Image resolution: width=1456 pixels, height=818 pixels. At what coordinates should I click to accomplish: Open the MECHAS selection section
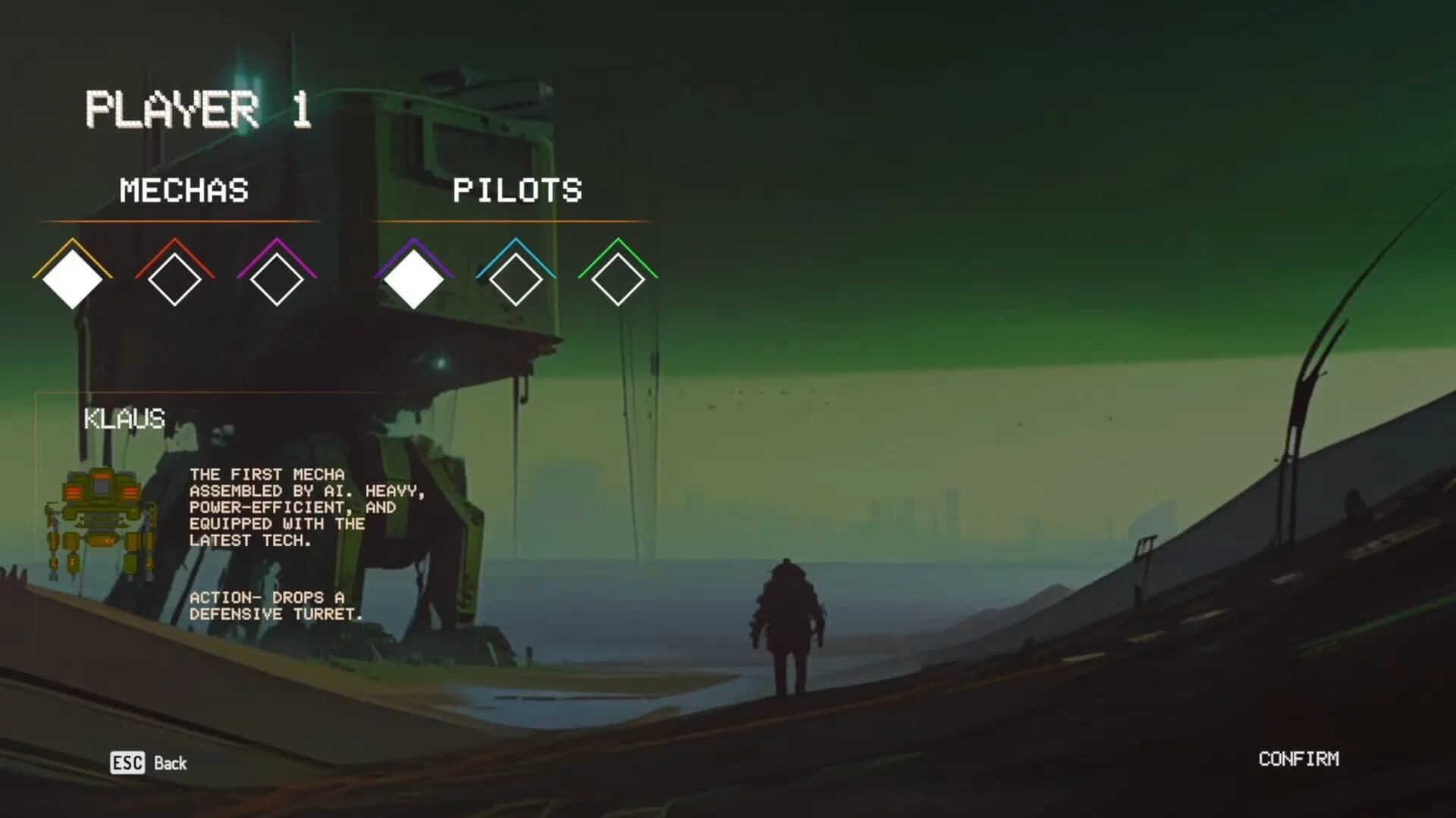184,191
